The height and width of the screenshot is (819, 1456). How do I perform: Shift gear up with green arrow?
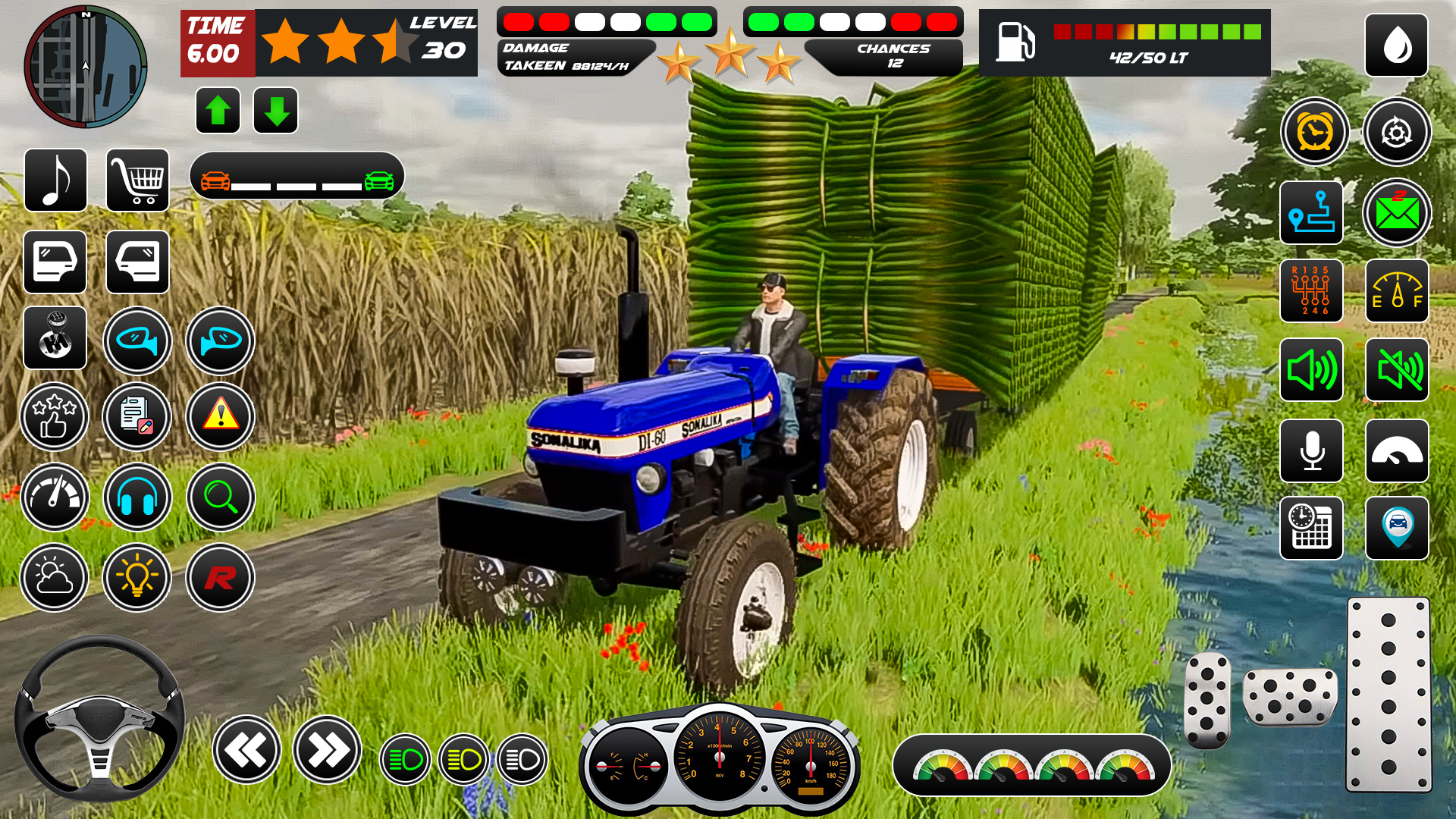(218, 109)
